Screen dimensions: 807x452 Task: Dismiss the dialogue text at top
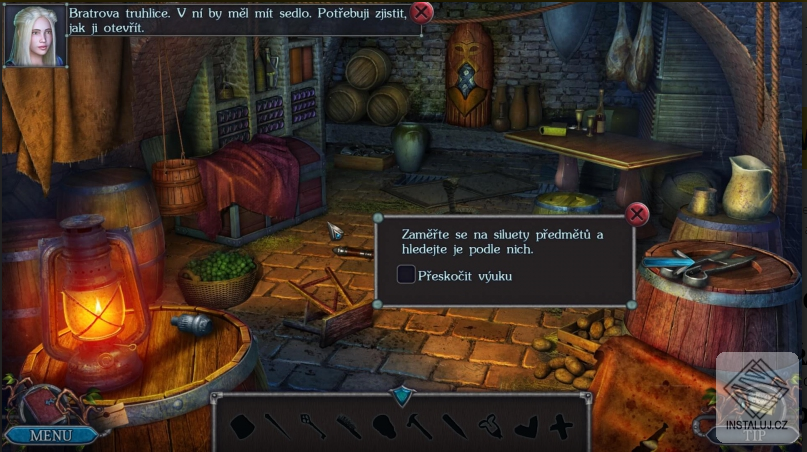pos(423,12)
